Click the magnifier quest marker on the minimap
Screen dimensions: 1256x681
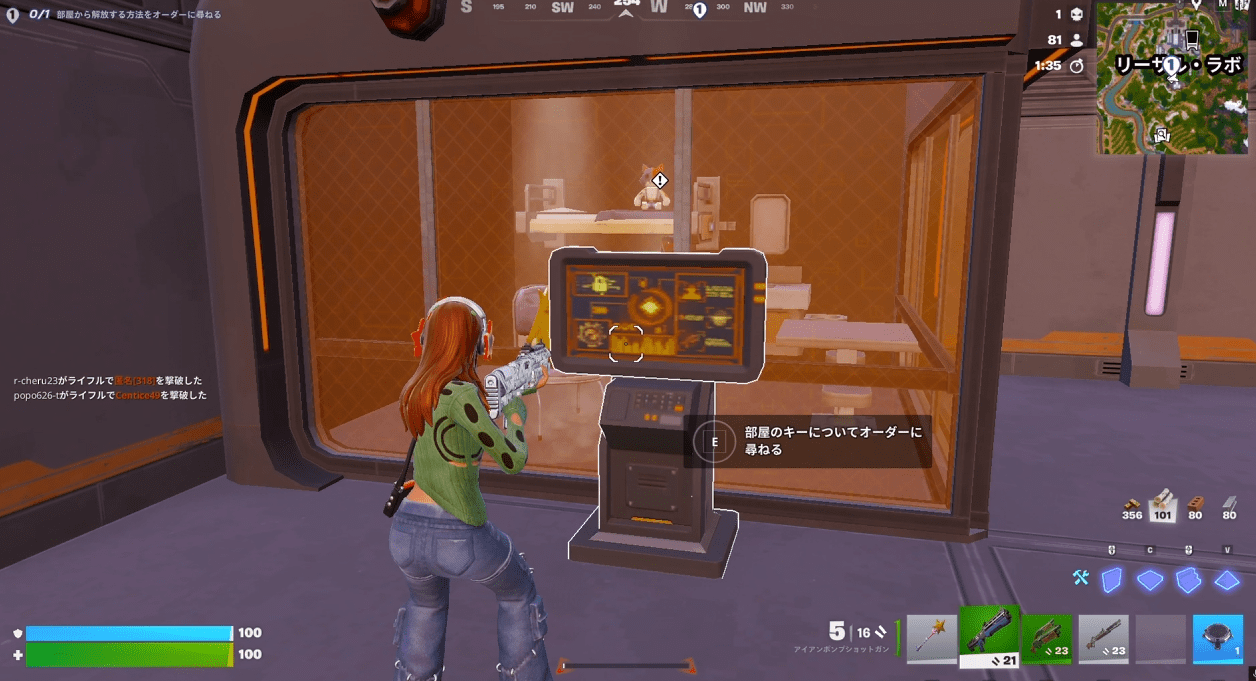pos(1159,132)
